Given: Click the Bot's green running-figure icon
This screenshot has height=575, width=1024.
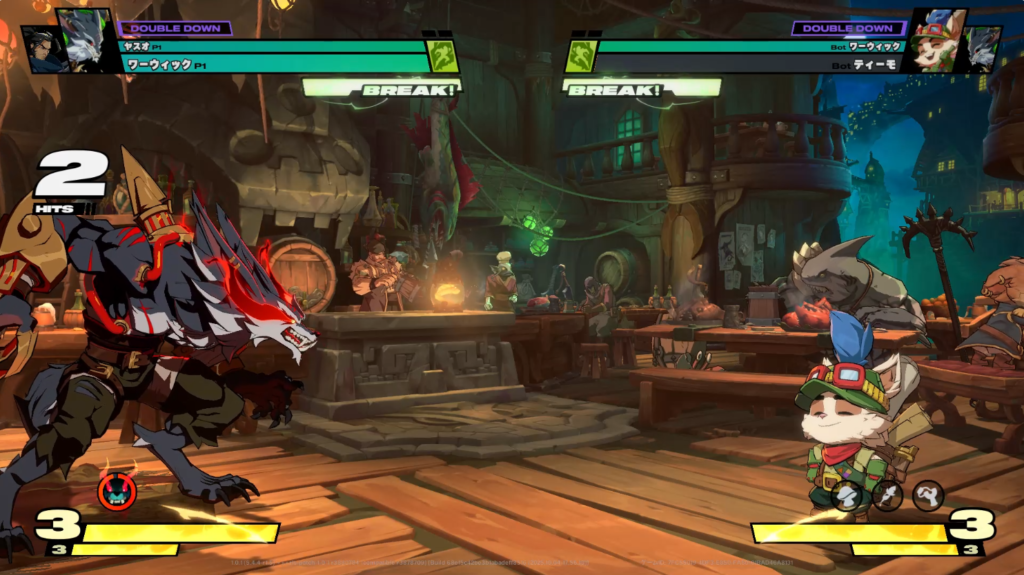Looking at the screenshot, I should point(581,56).
